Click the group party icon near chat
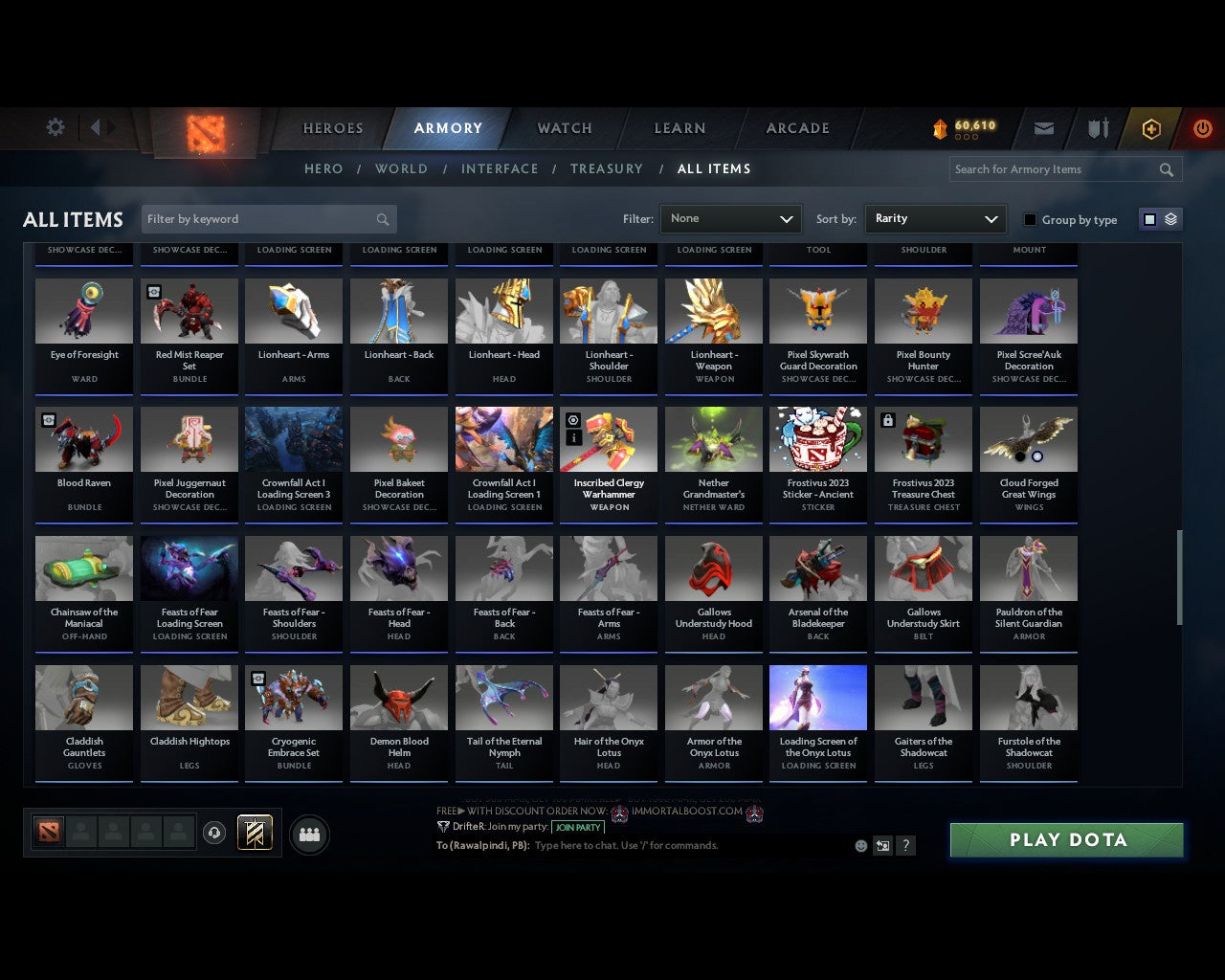 309,835
